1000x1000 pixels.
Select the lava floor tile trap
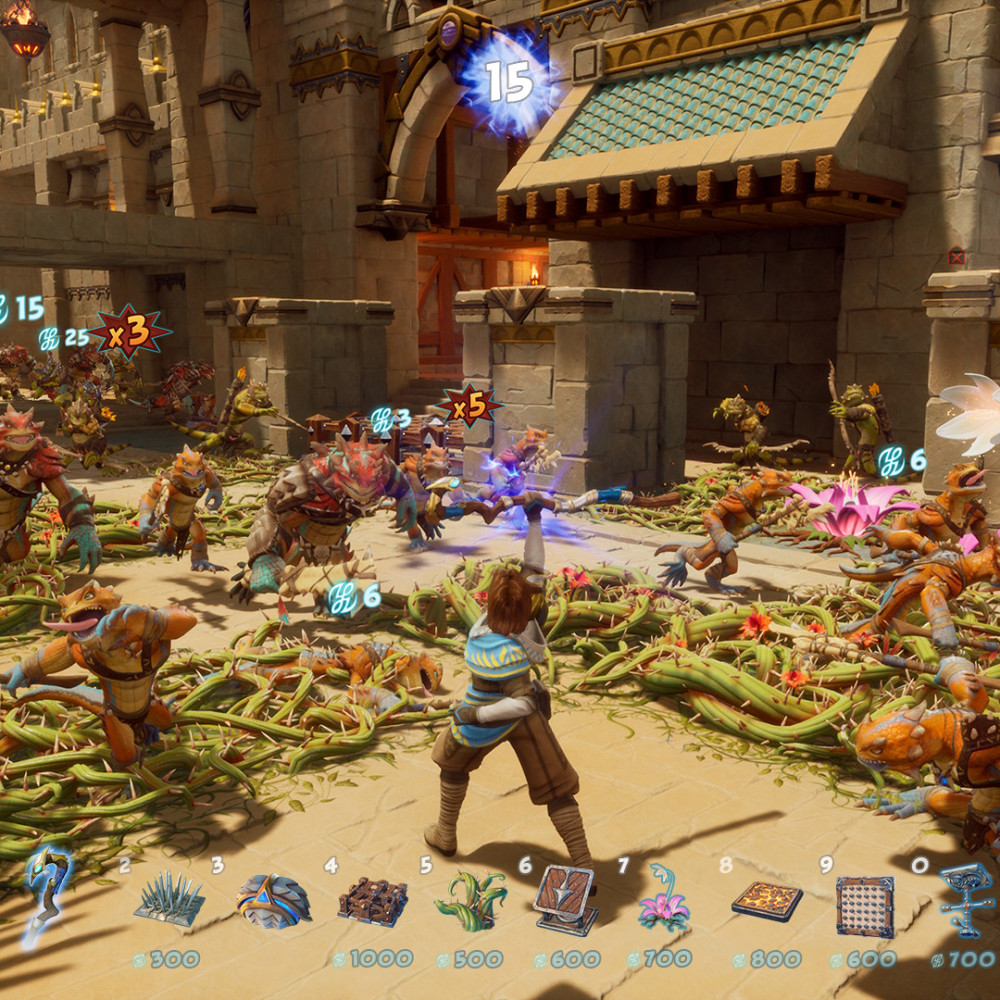click(x=767, y=900)
